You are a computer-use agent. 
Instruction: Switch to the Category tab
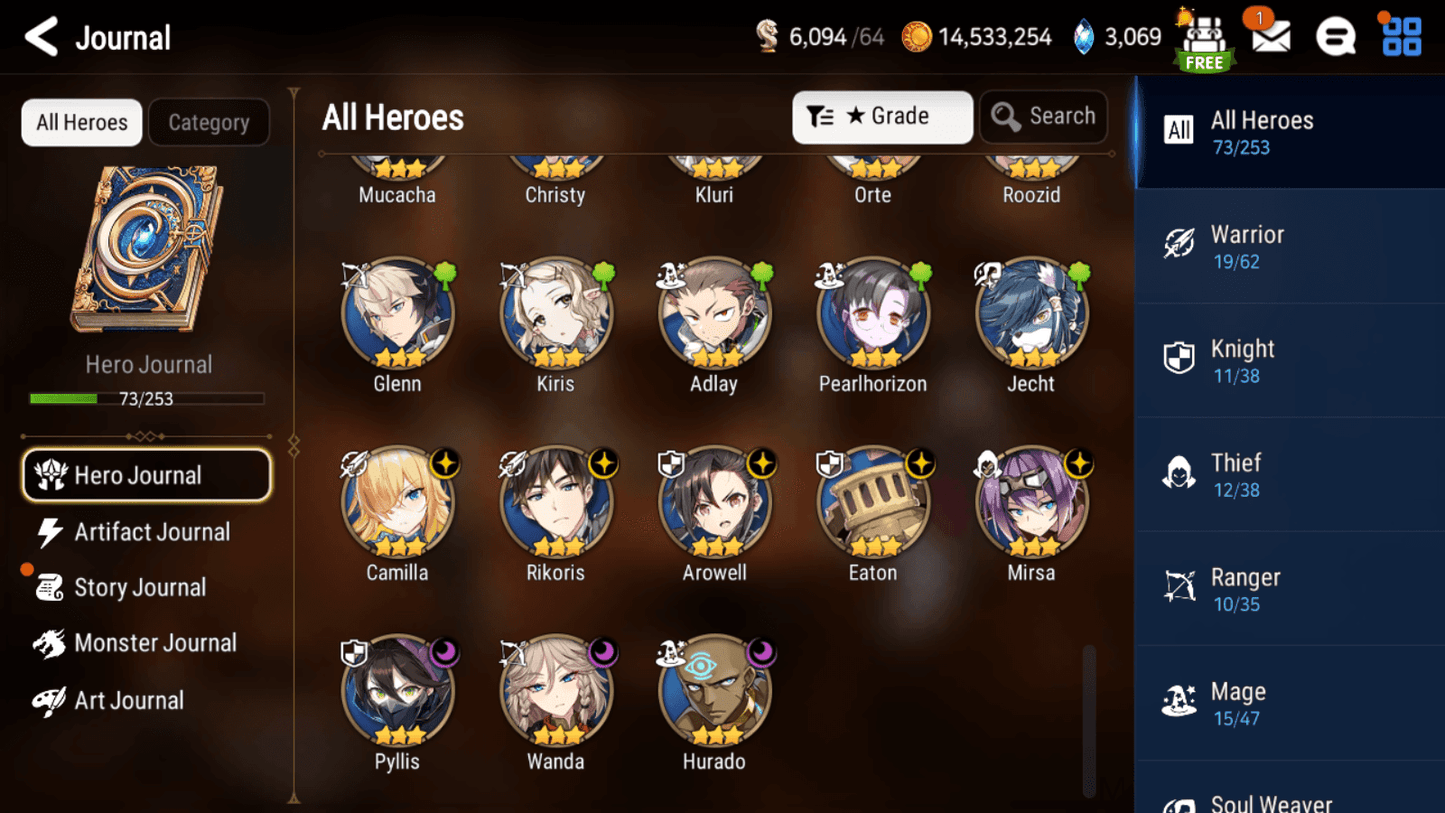click(208, 122)
